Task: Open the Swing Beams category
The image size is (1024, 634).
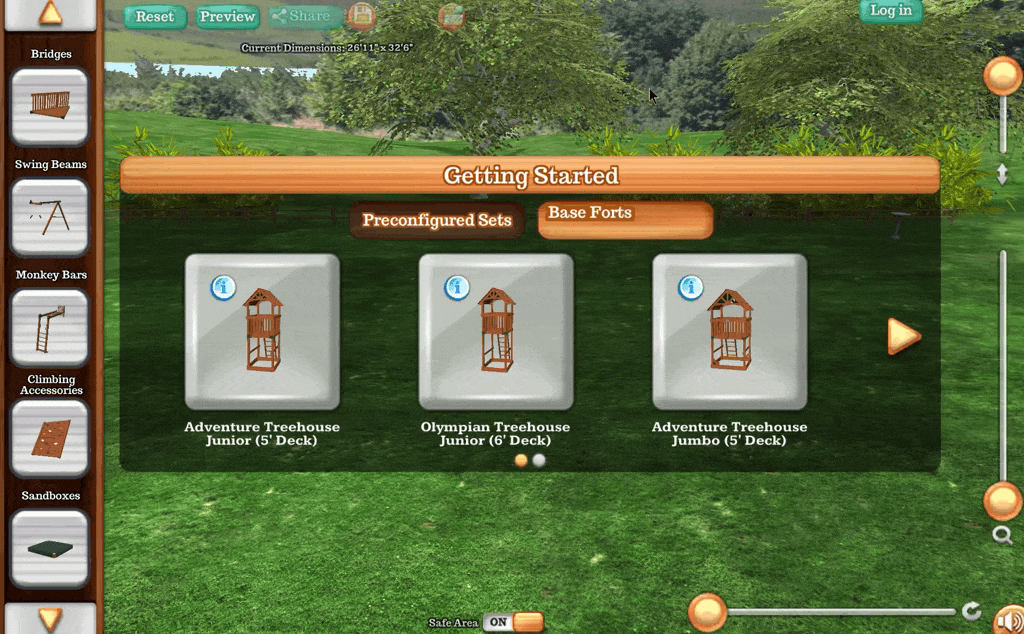Action: (50, 217)
